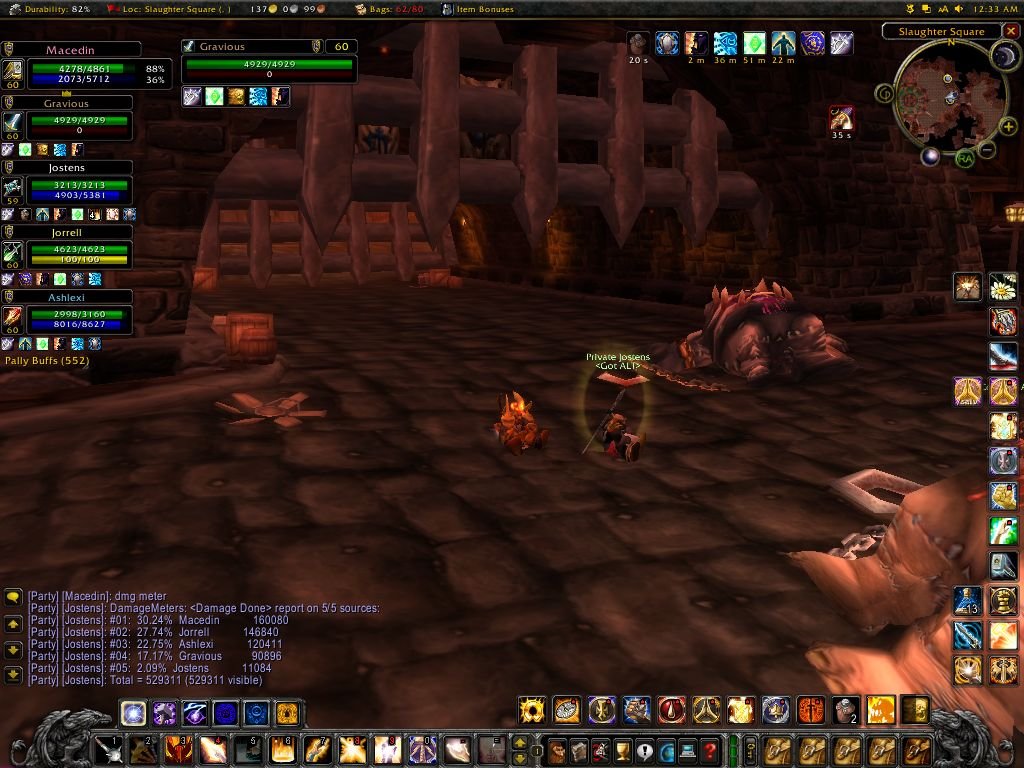Toggle the sound speaker icon in top bar
Screen dimensions: 1024x768
(960, 9)
